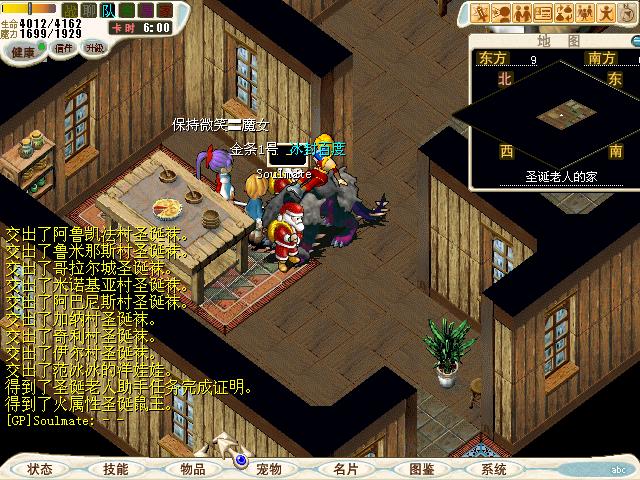Open the 名片 name card menu

[x=346, y=468]
